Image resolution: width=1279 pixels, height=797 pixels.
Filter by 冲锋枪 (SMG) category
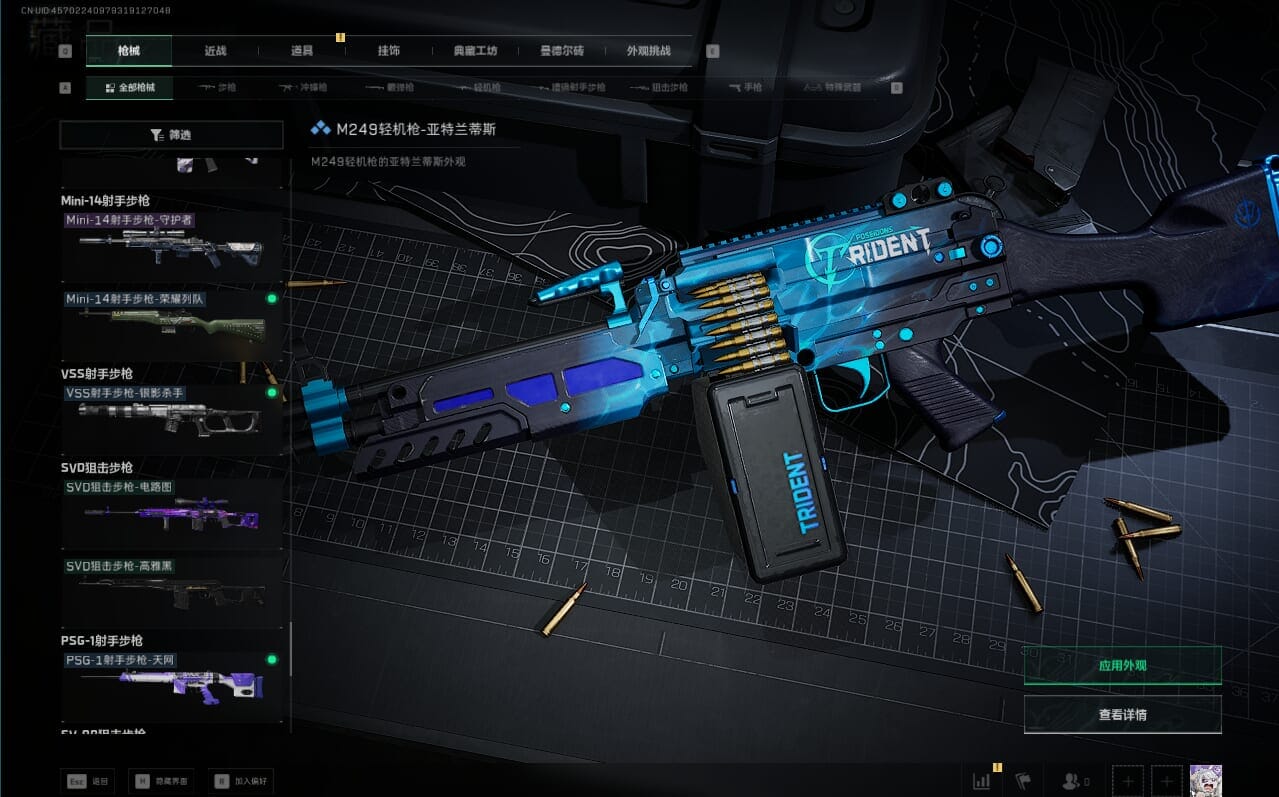tap(304, 88)
